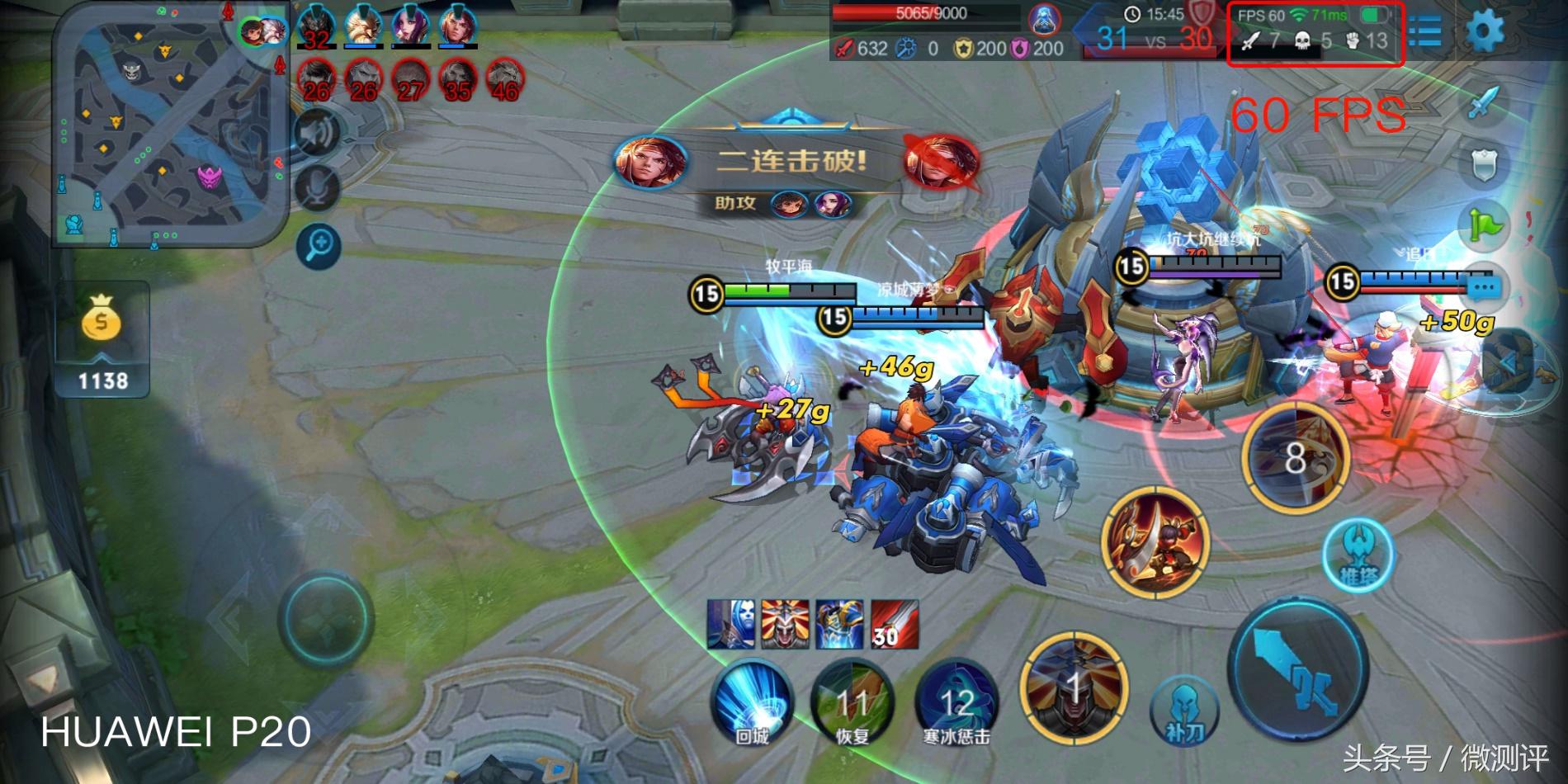Image resolution: width=1568 pixels, height=784 pixels.
Task: Toggle the speaker sound button
Action: pyautogui.click(x=319, y=133)
